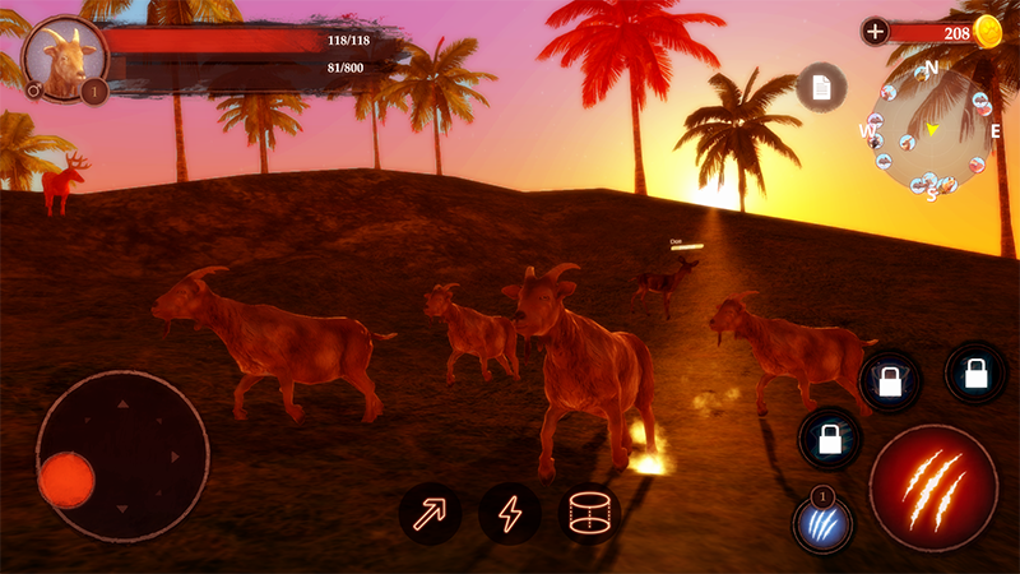Select the cylinder-shaped icon button
Screen dimensions: 1020x574
point(589,514)
